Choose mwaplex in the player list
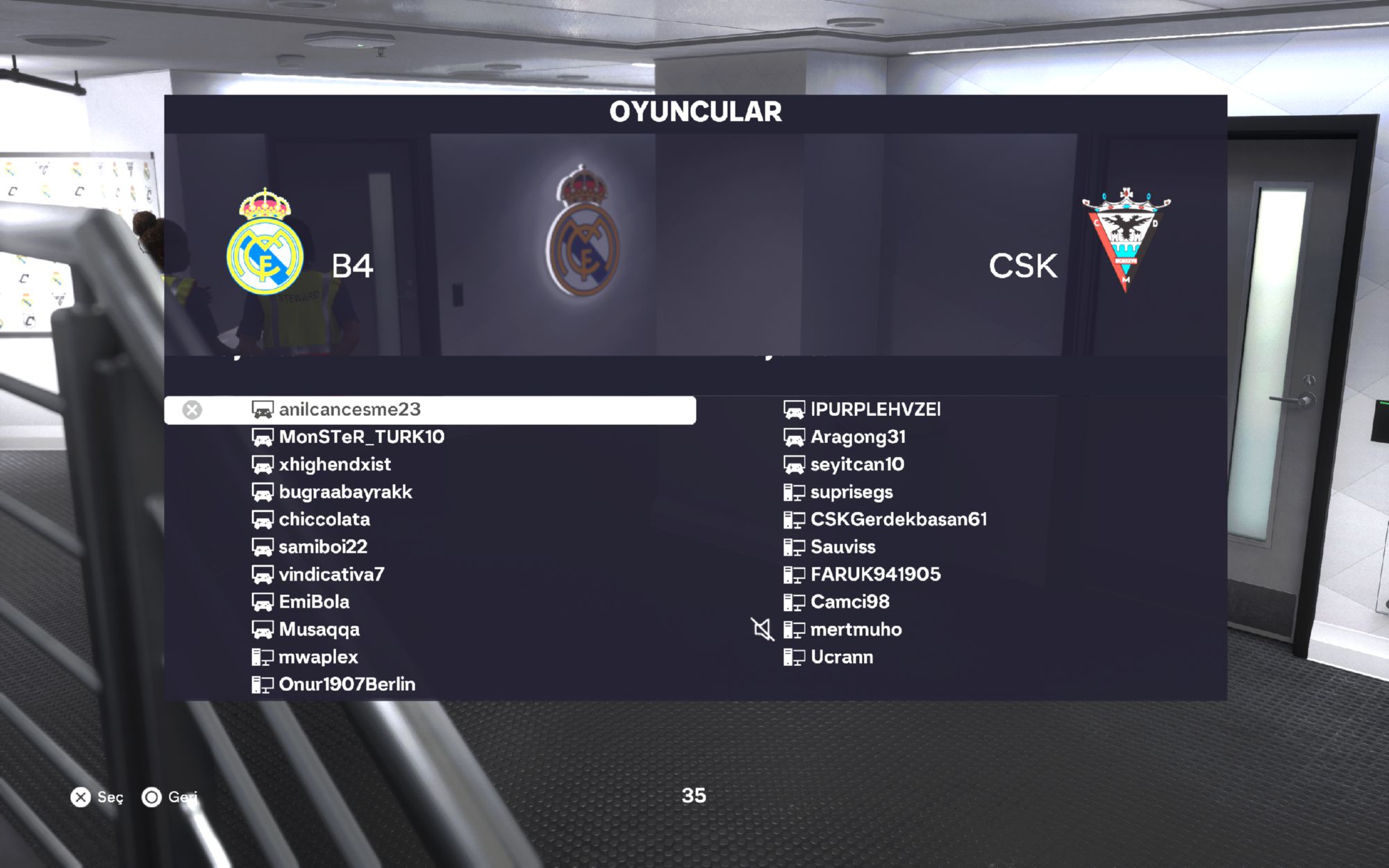This screenshot has height=868, width=1389. [x=318, y=657]
